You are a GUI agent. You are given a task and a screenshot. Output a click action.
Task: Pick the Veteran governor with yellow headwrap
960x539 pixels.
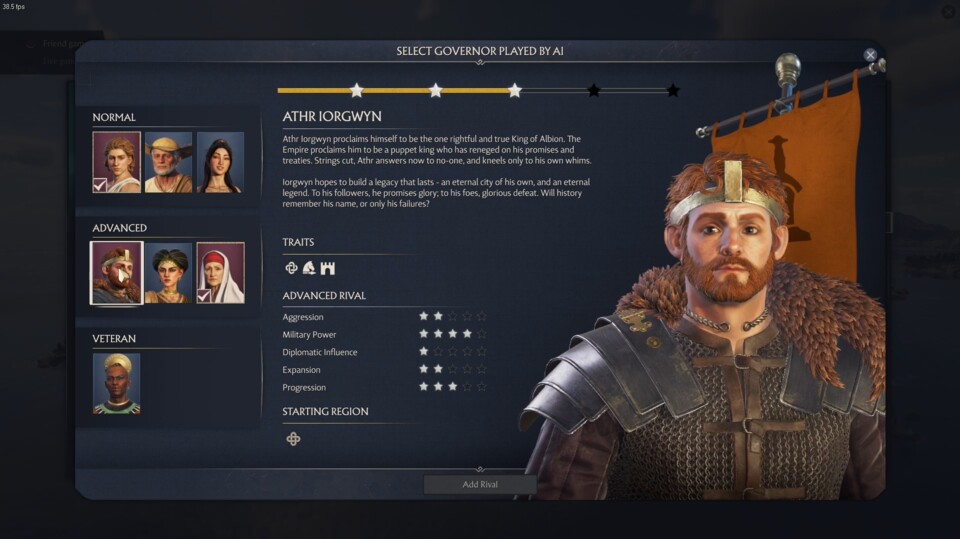pyautogui.click(x=117, y=383)
